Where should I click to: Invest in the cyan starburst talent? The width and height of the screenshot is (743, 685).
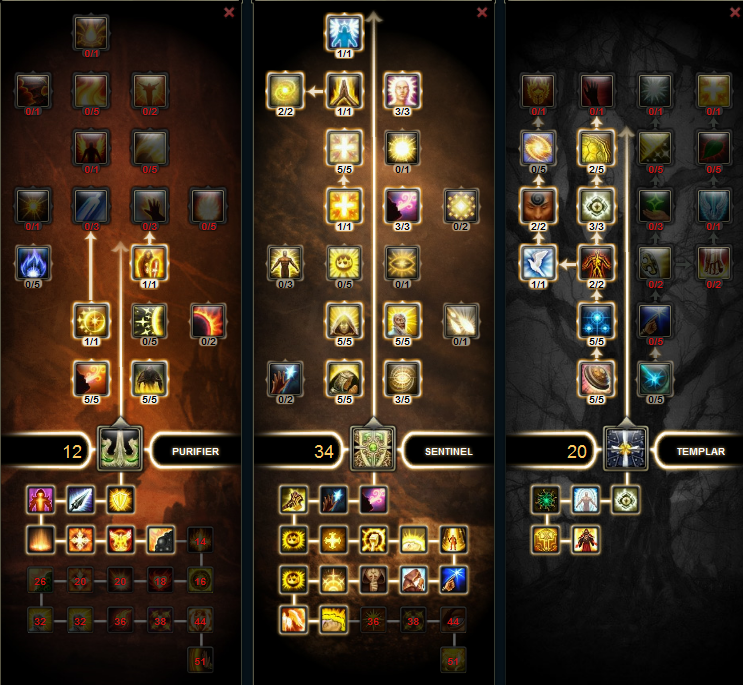[x=654, y=377]
